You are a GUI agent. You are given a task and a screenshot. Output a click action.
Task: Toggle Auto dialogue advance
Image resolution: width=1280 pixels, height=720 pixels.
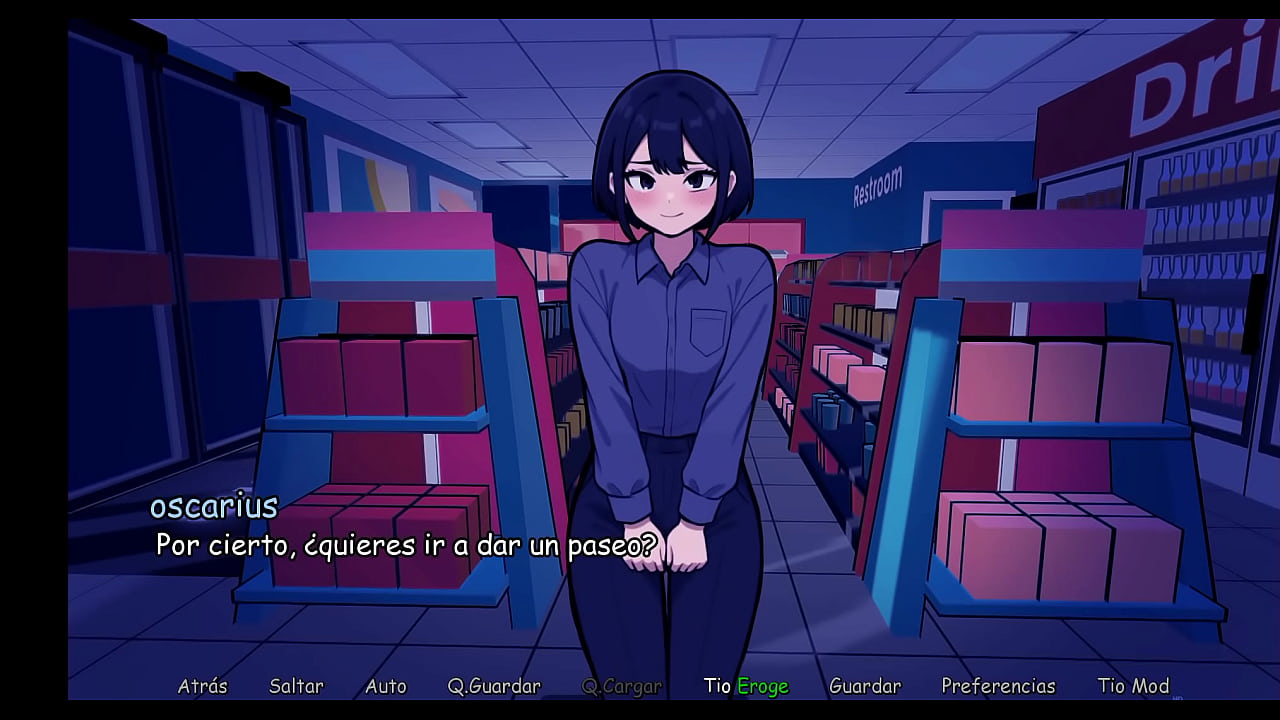(x=386, y=686)
